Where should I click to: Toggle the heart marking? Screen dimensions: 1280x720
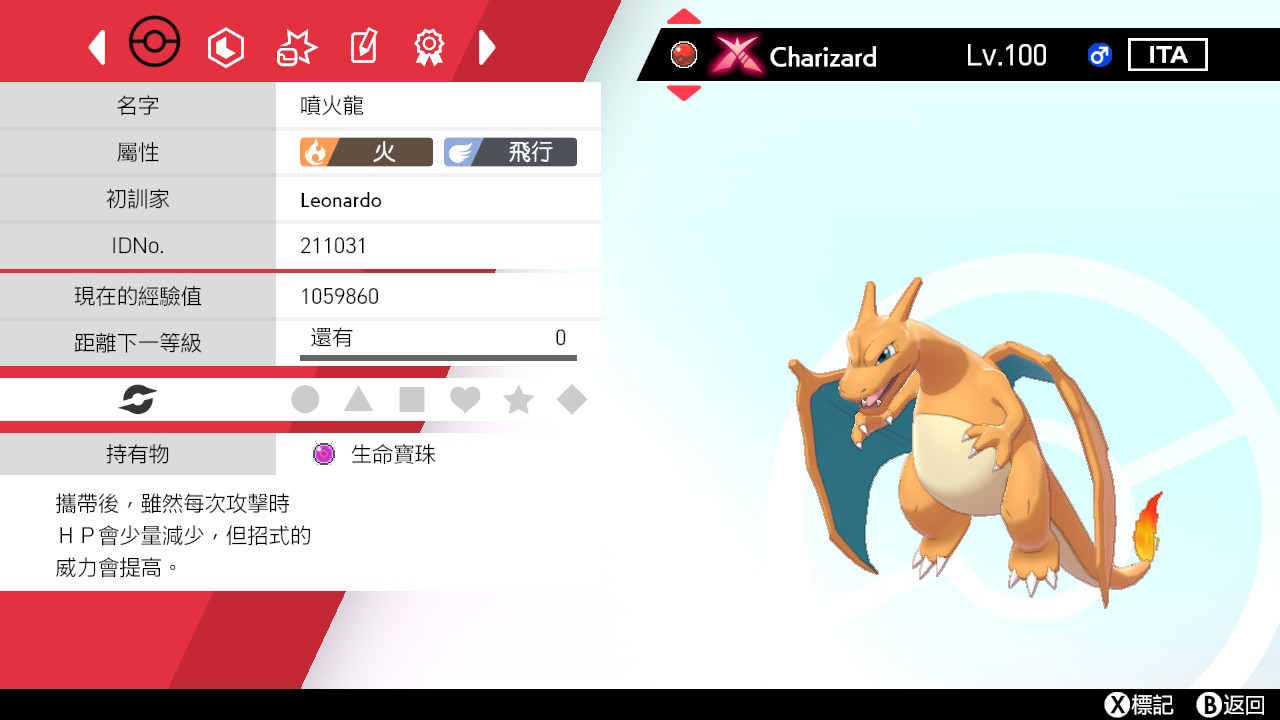(x=465, y=400)
